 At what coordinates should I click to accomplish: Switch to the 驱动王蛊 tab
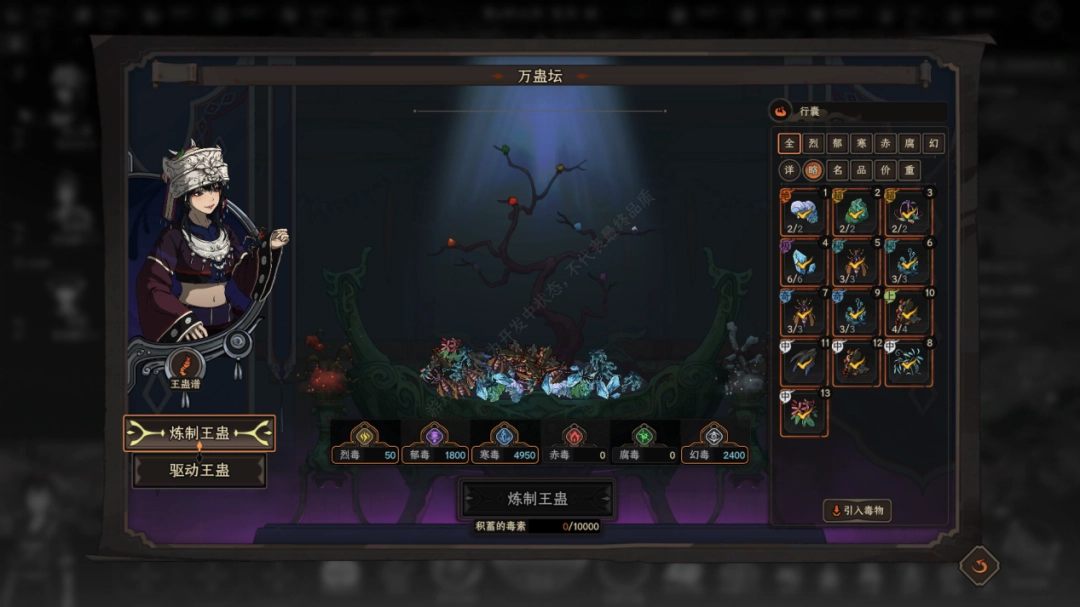click(199, 470)
